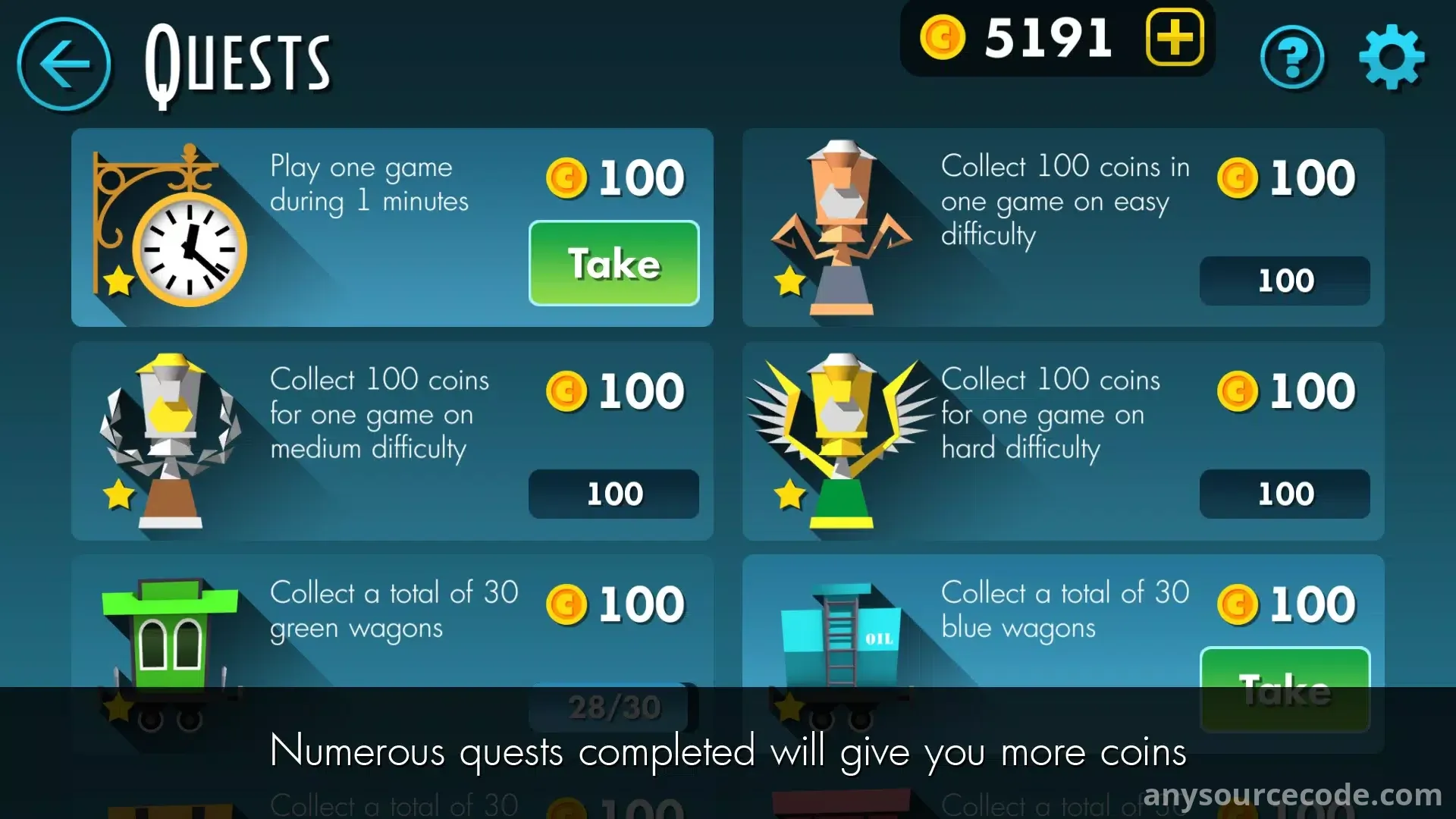Image resolution: width=1456 pixels, height=819 pixels.
Task: Open help with the question mark icon
Action: 1292,58
